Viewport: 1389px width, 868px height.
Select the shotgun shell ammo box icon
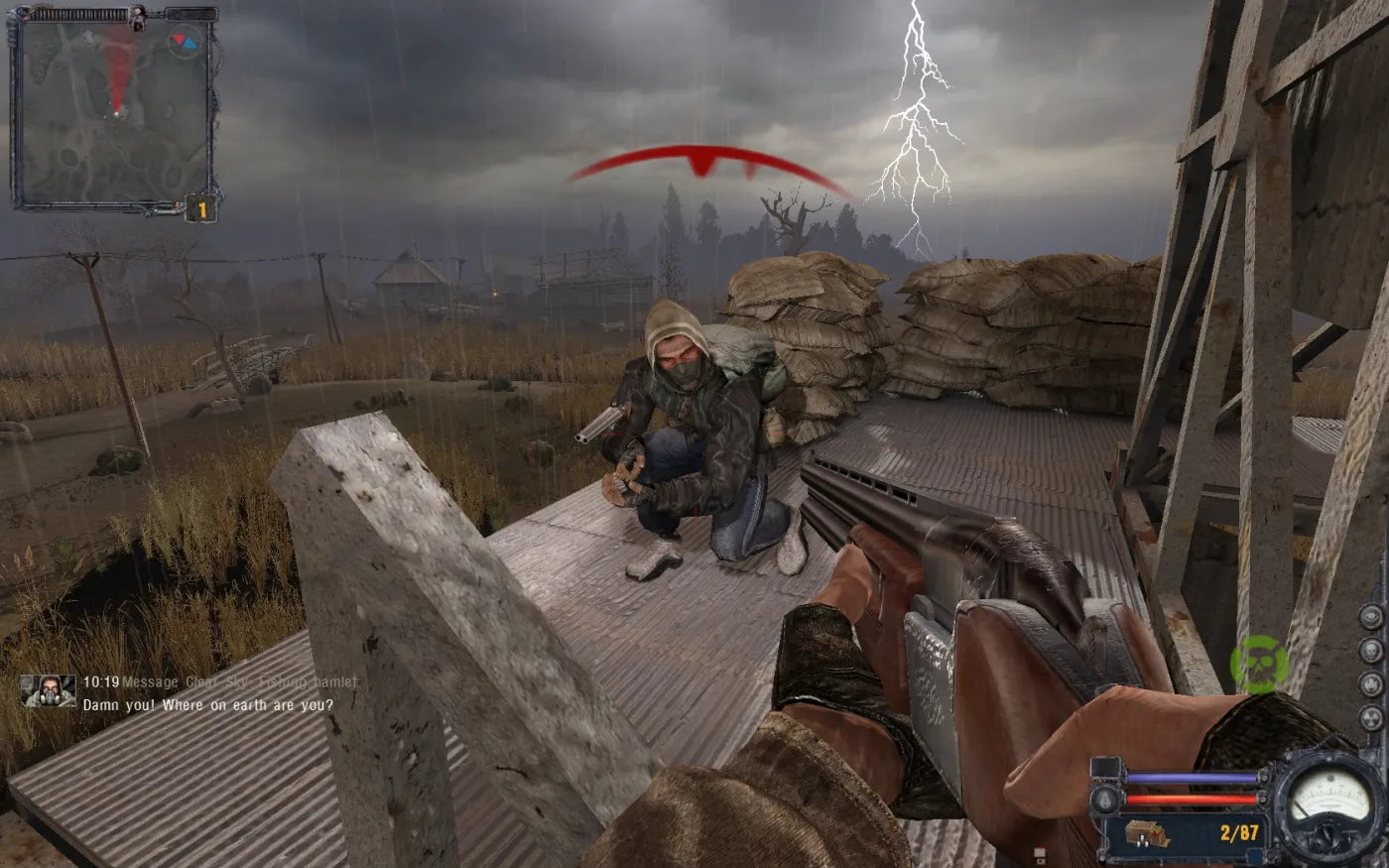click(x=1148, y=834)
